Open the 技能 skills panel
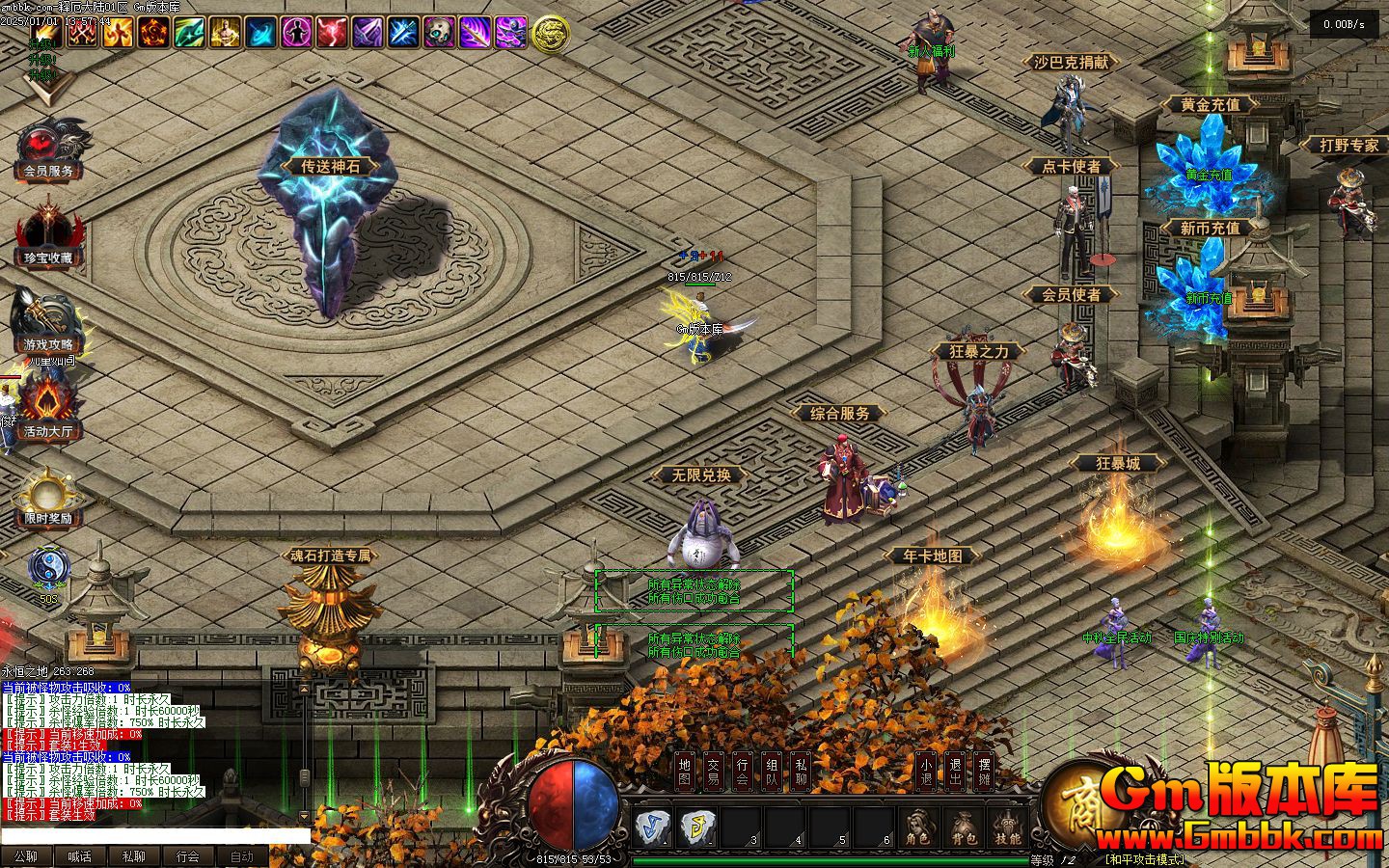The width and height of the screenshot is (1389, 868). coord(1008,829)
